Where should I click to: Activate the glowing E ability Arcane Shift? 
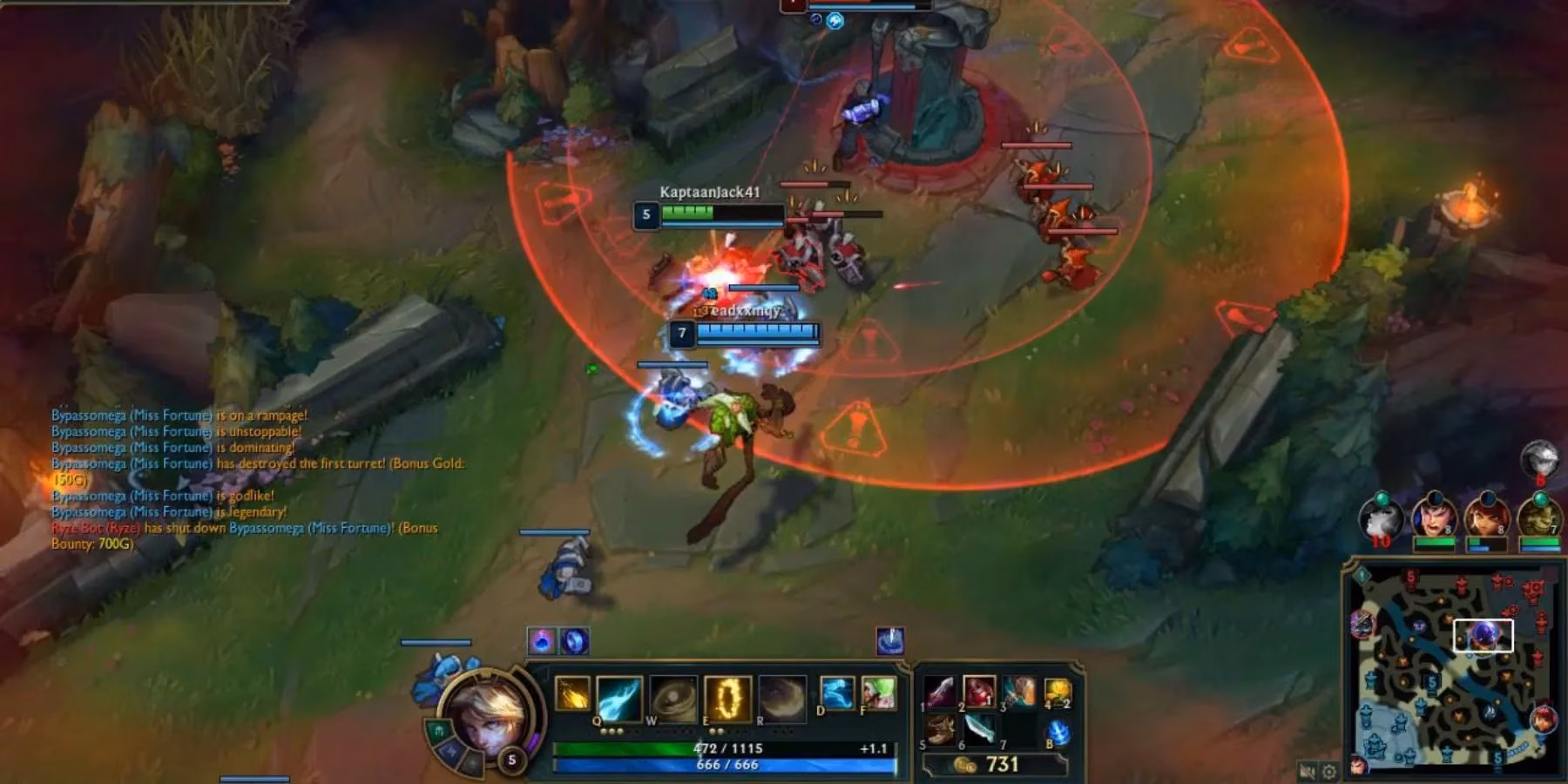(x=730, y=698)
